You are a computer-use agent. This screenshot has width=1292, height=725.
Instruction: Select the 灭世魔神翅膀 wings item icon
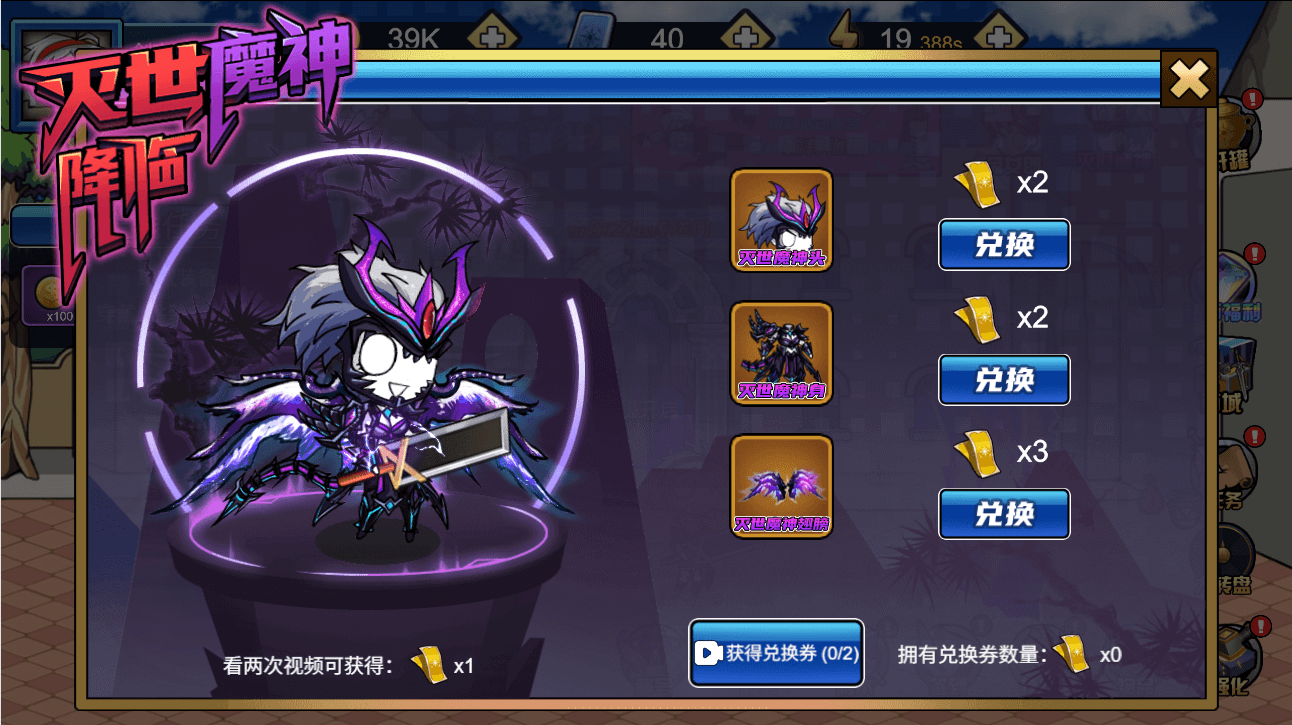[x=781, y=487]
